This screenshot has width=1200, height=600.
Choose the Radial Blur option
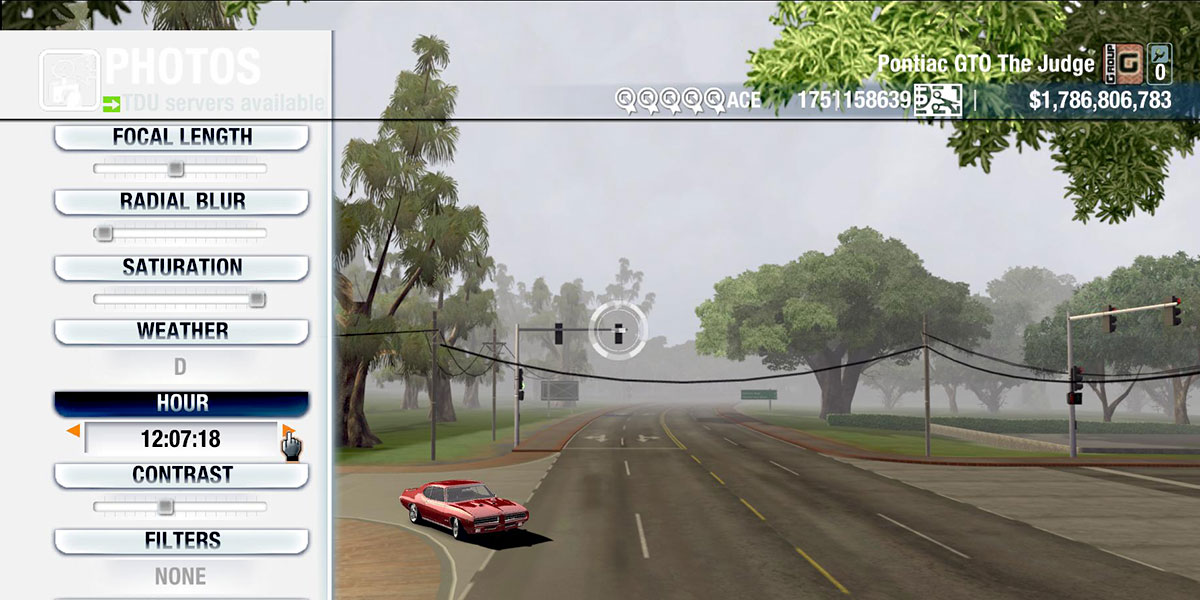click(x=181, y=201)
